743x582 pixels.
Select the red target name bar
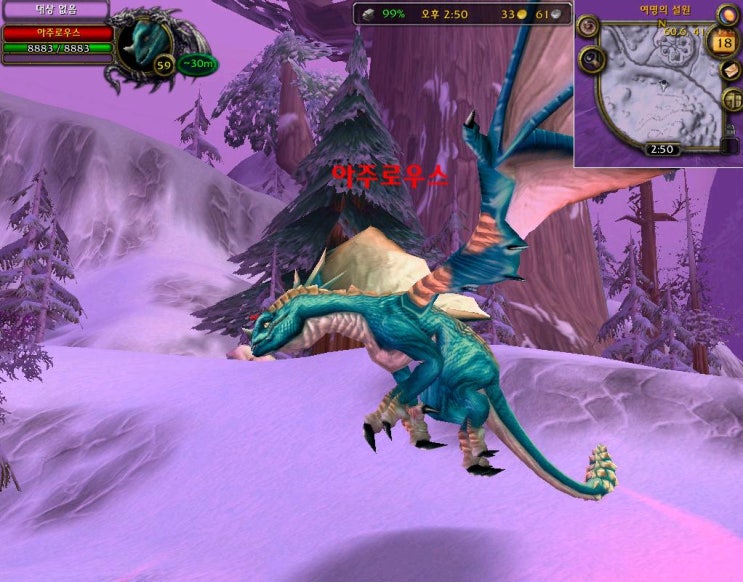57,33
